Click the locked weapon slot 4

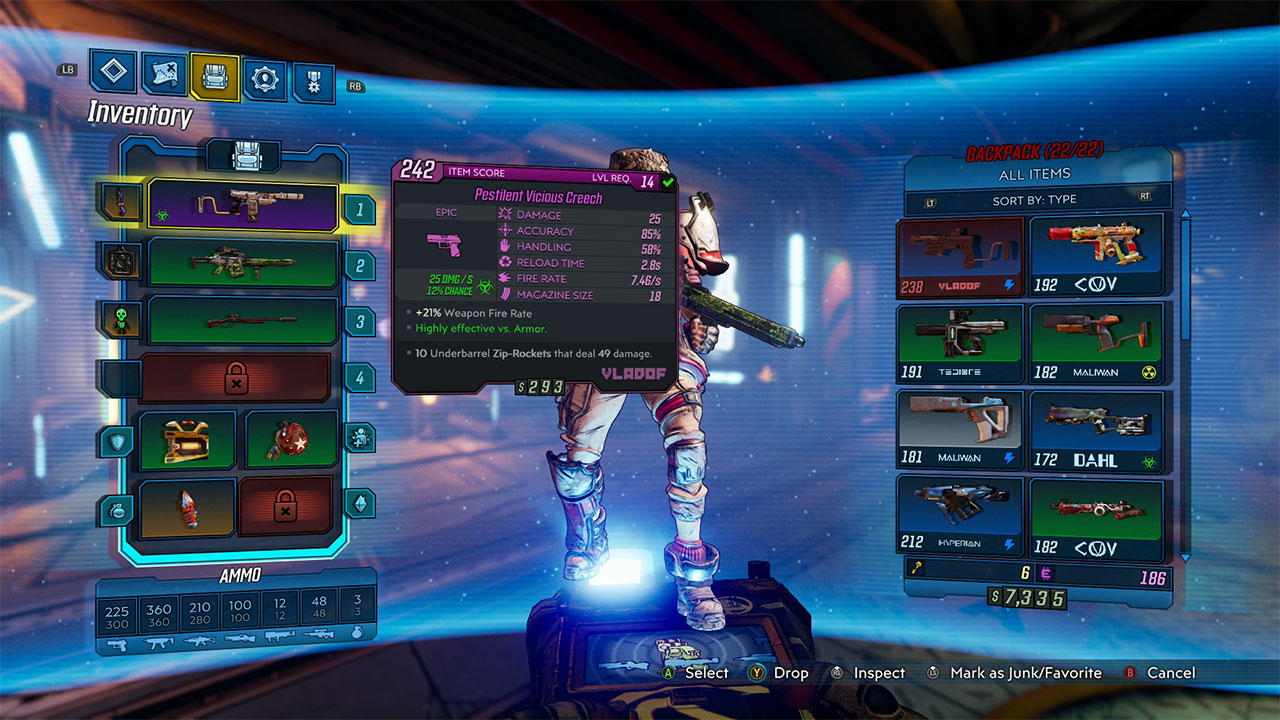[x=236, y=378]
